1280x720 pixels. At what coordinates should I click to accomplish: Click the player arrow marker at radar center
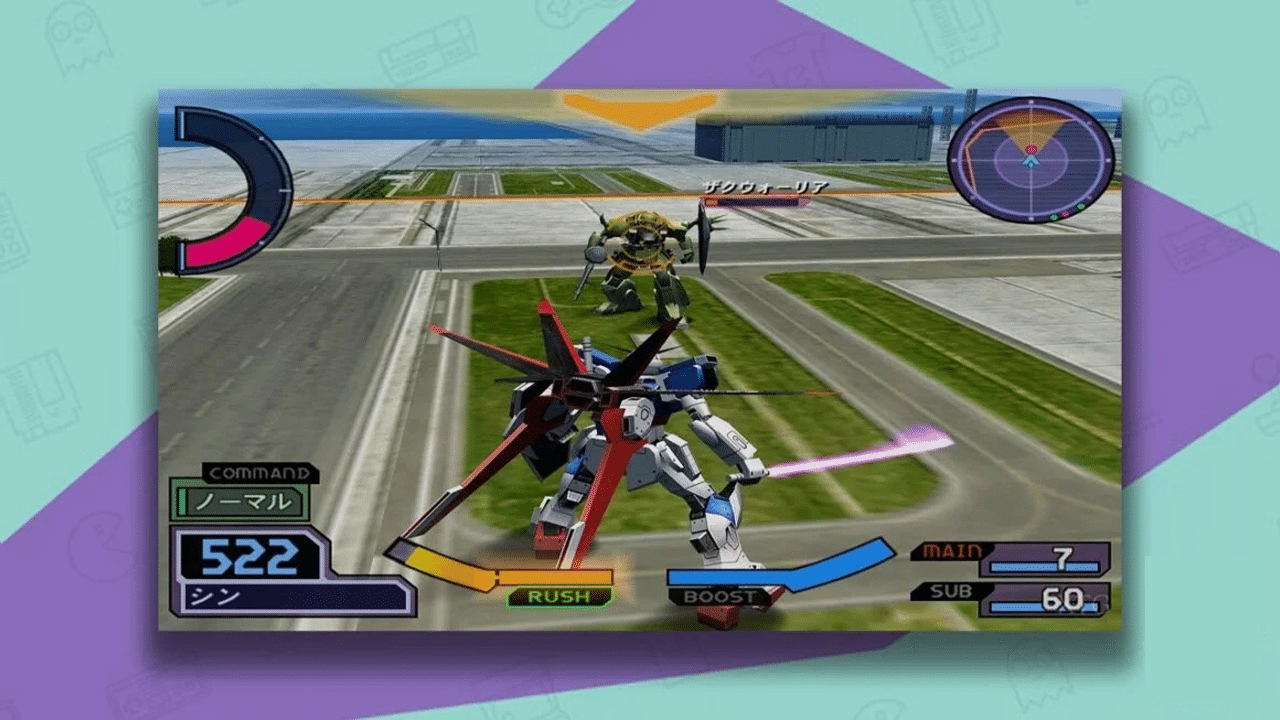click(1032, 162)
